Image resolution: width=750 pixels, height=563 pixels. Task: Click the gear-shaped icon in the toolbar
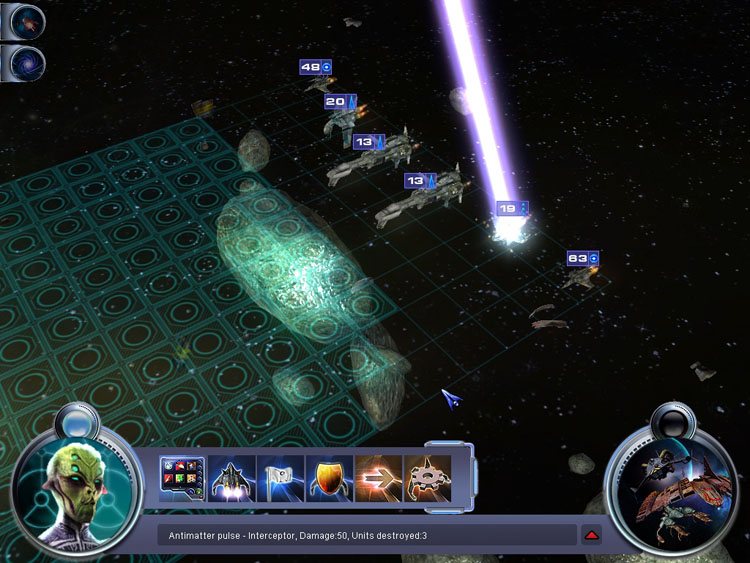click(x=427, y=479)
